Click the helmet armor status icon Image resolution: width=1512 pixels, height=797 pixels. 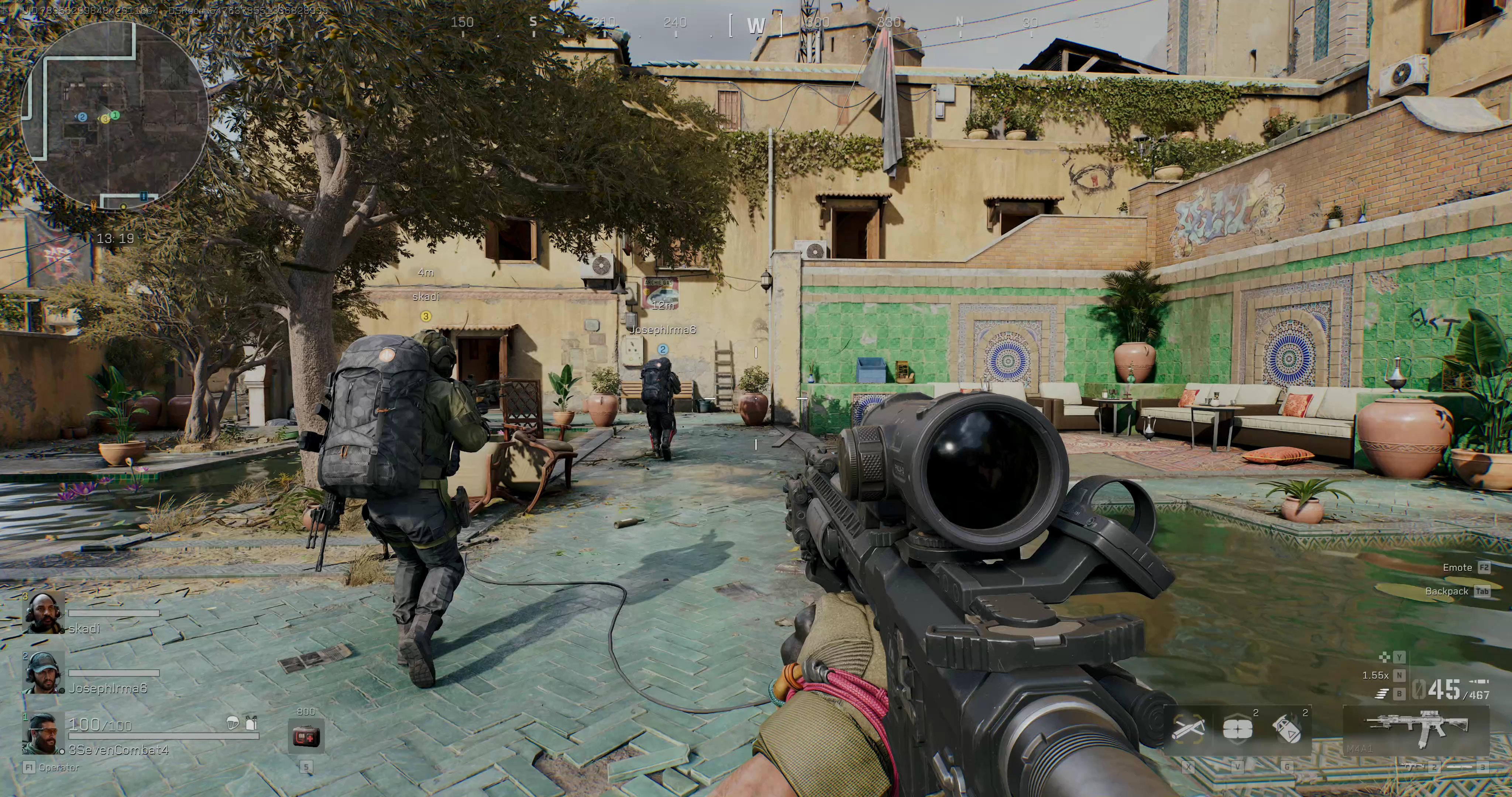click(x=233, y=724)
